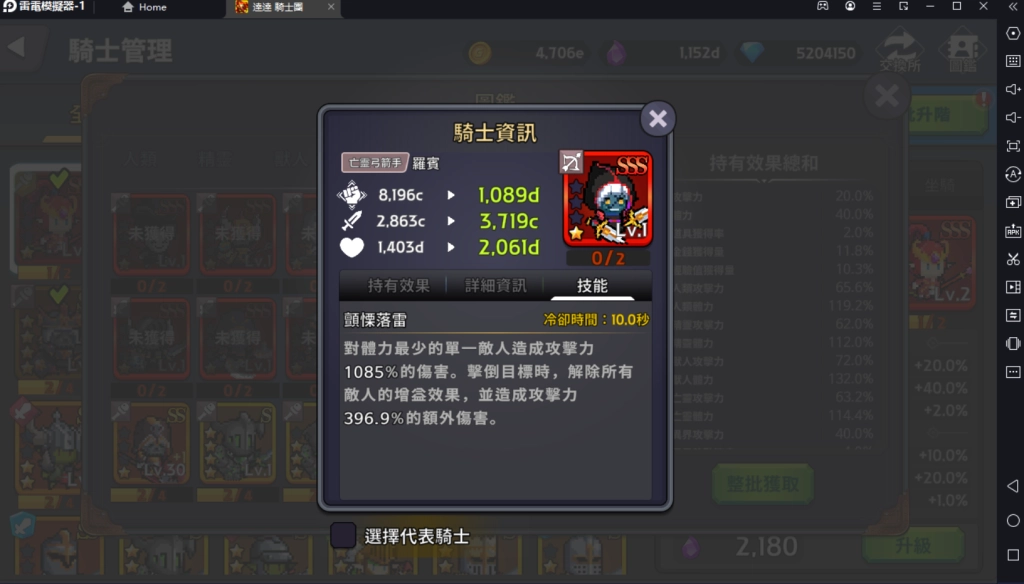The image size is (1024, 584).
Task: Tick the 選擇代表騎士 checkbox
Action: click(x=343, y=536)
